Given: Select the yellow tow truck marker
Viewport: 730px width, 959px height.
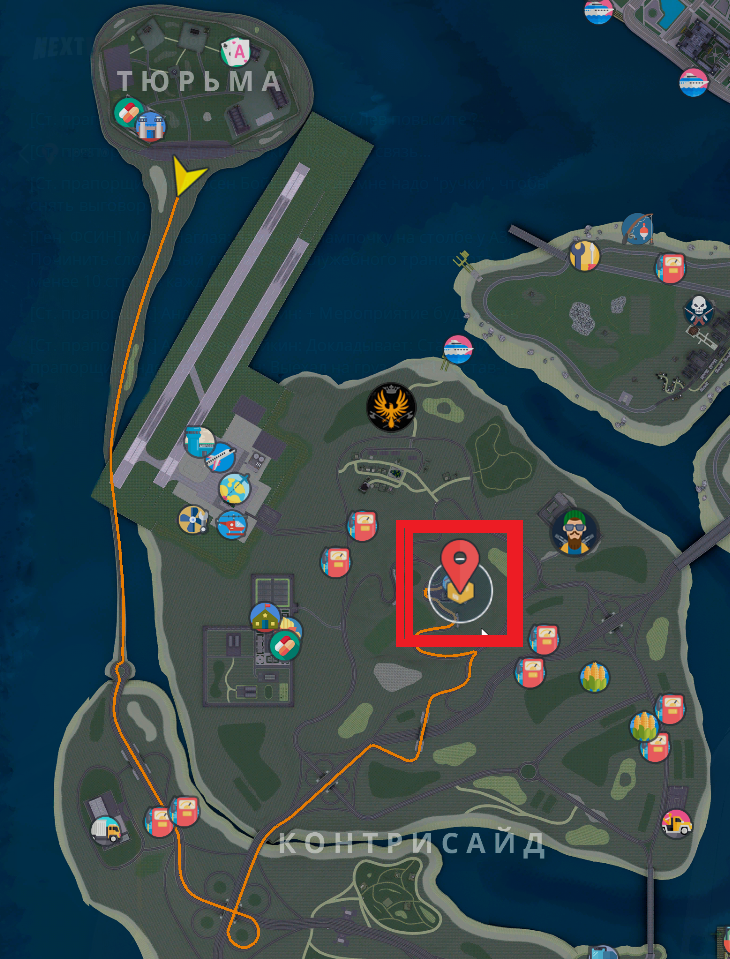Looking at the screenshot, I should coord(677,824).
